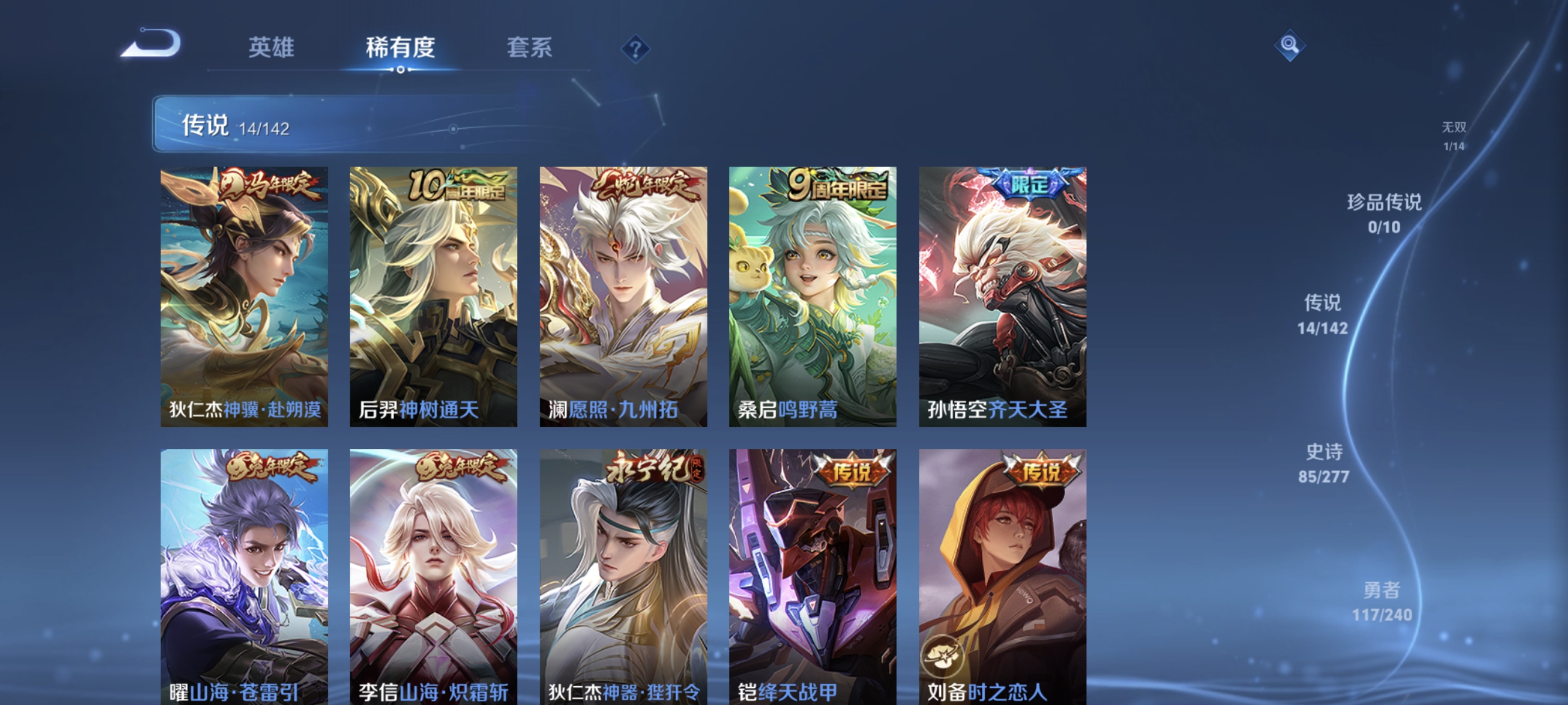Screen dimensions: 1568x705
Task: Open the skin search magnifier icon
Action: [1290, 46]
